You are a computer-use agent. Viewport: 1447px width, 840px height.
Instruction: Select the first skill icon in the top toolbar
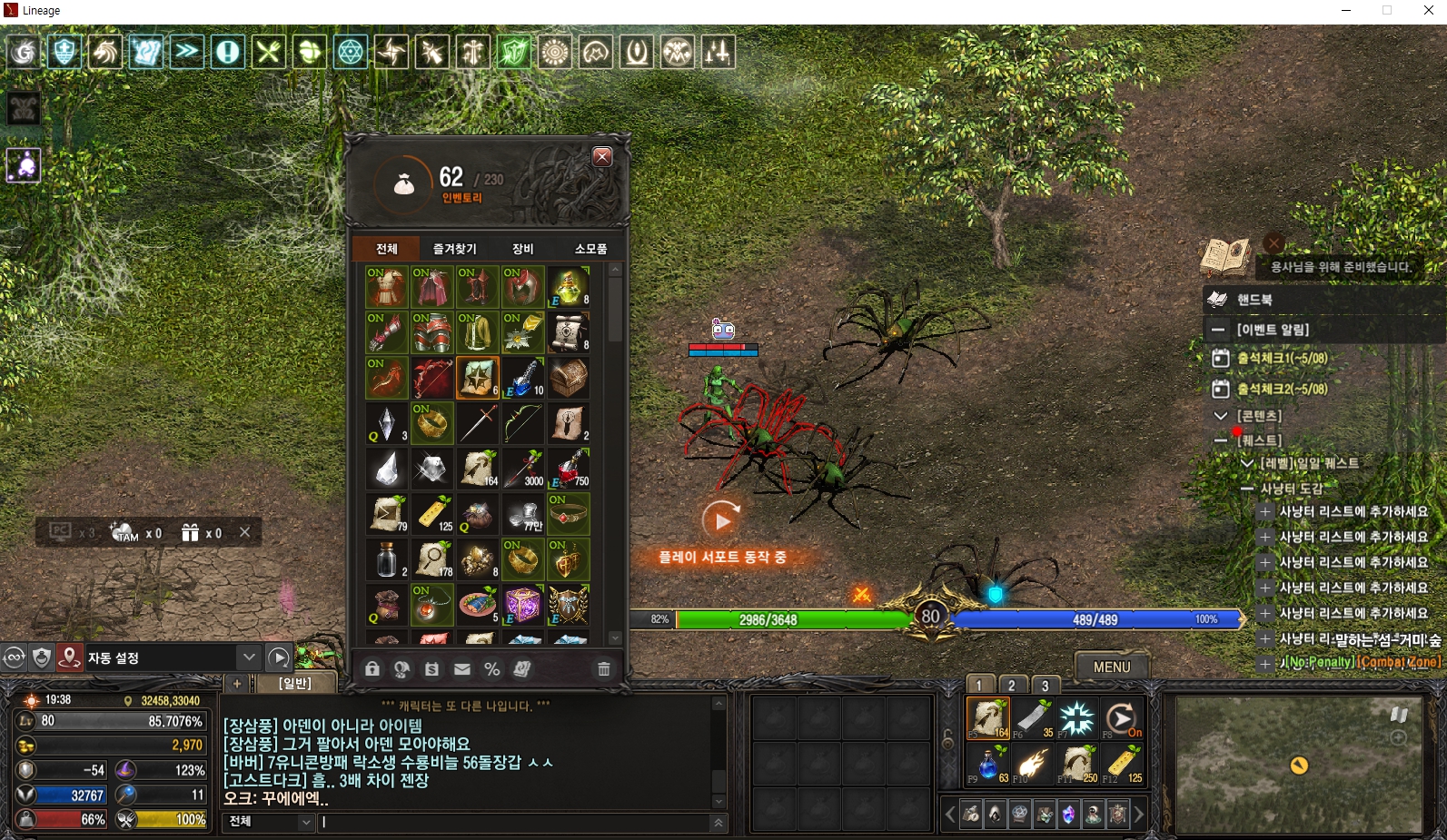pyautogui.click(x=23, y=52)
